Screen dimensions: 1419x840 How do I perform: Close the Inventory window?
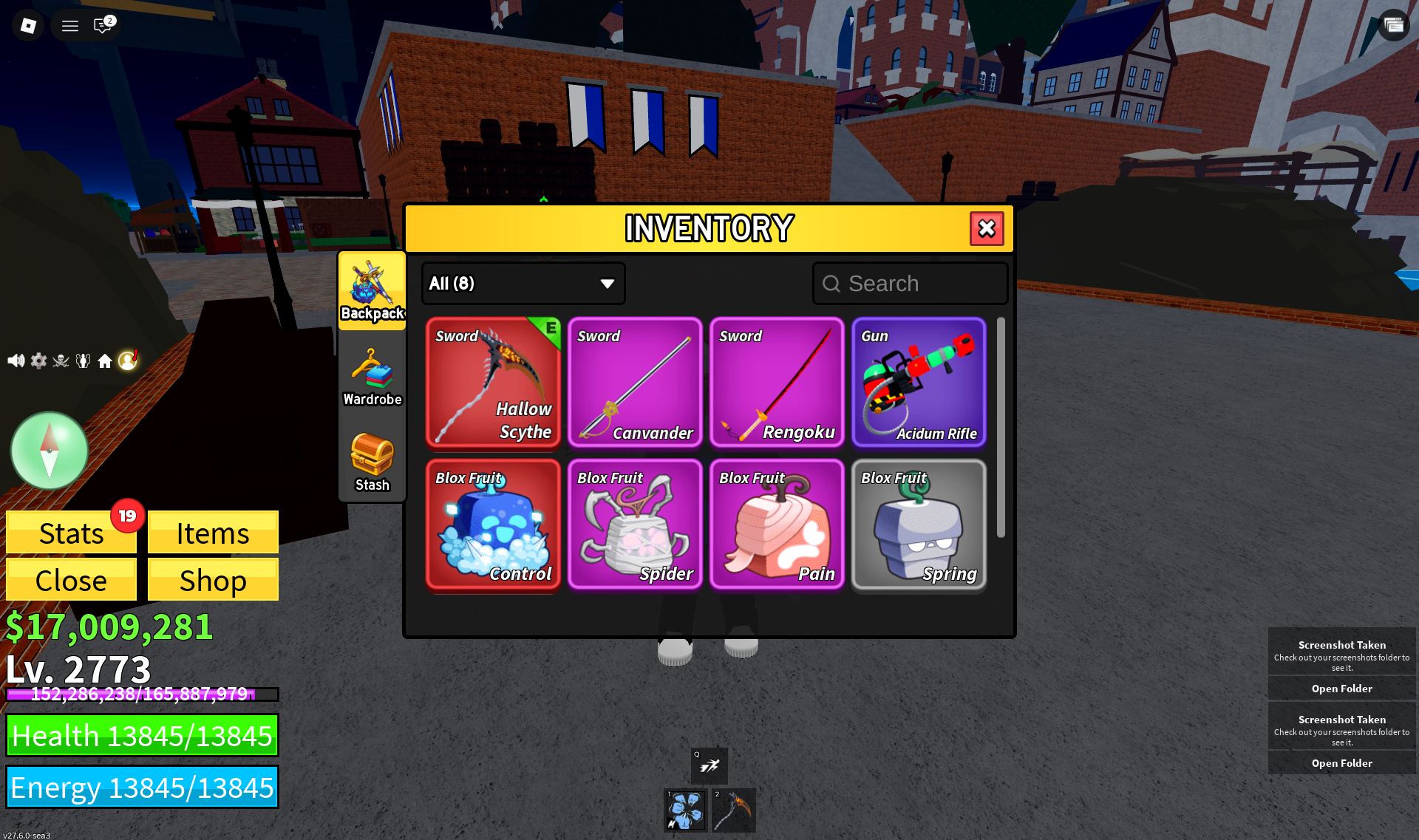(x=987, y=229)
